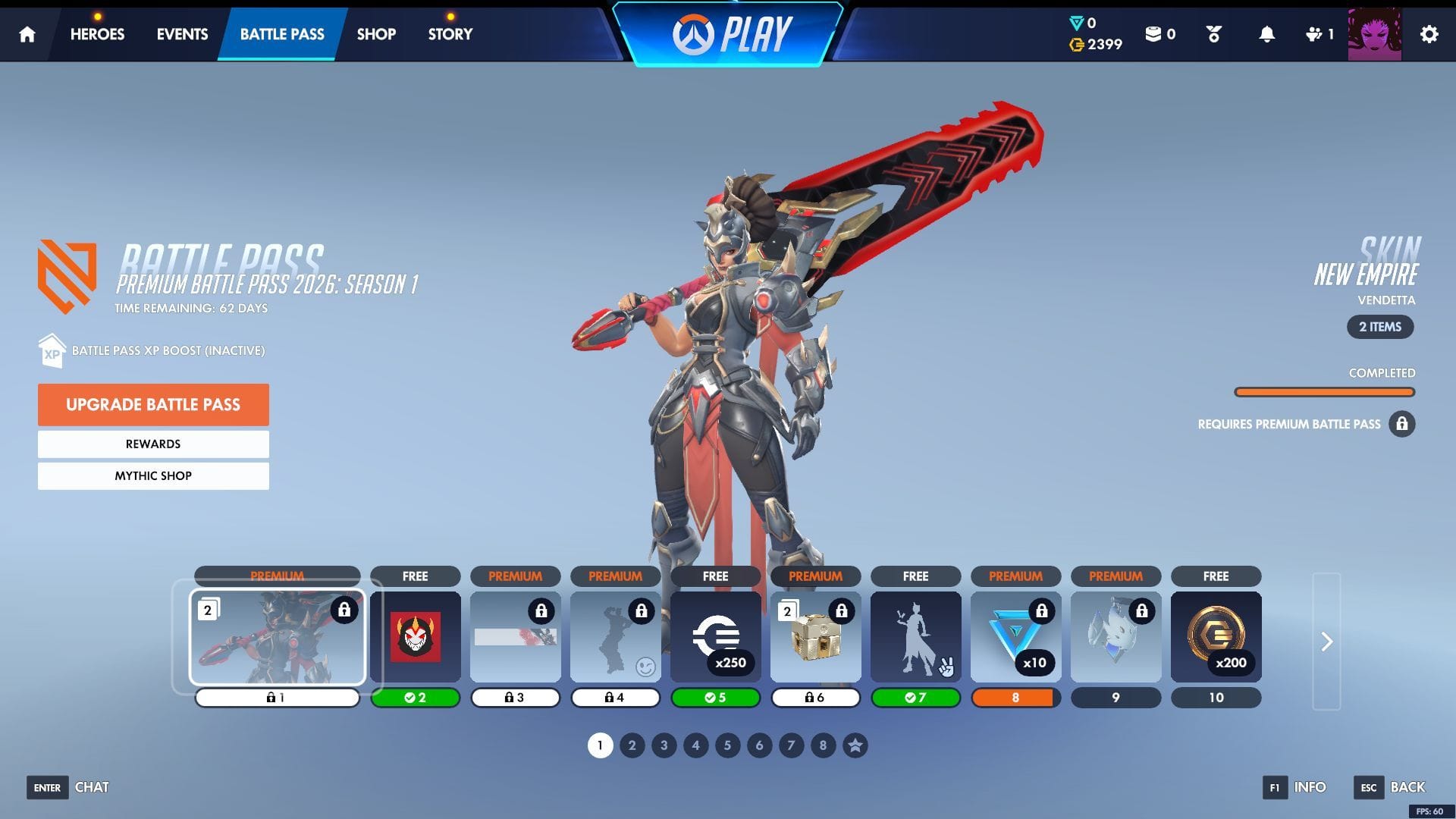Select the Battle Pass tab

[281, 34]
